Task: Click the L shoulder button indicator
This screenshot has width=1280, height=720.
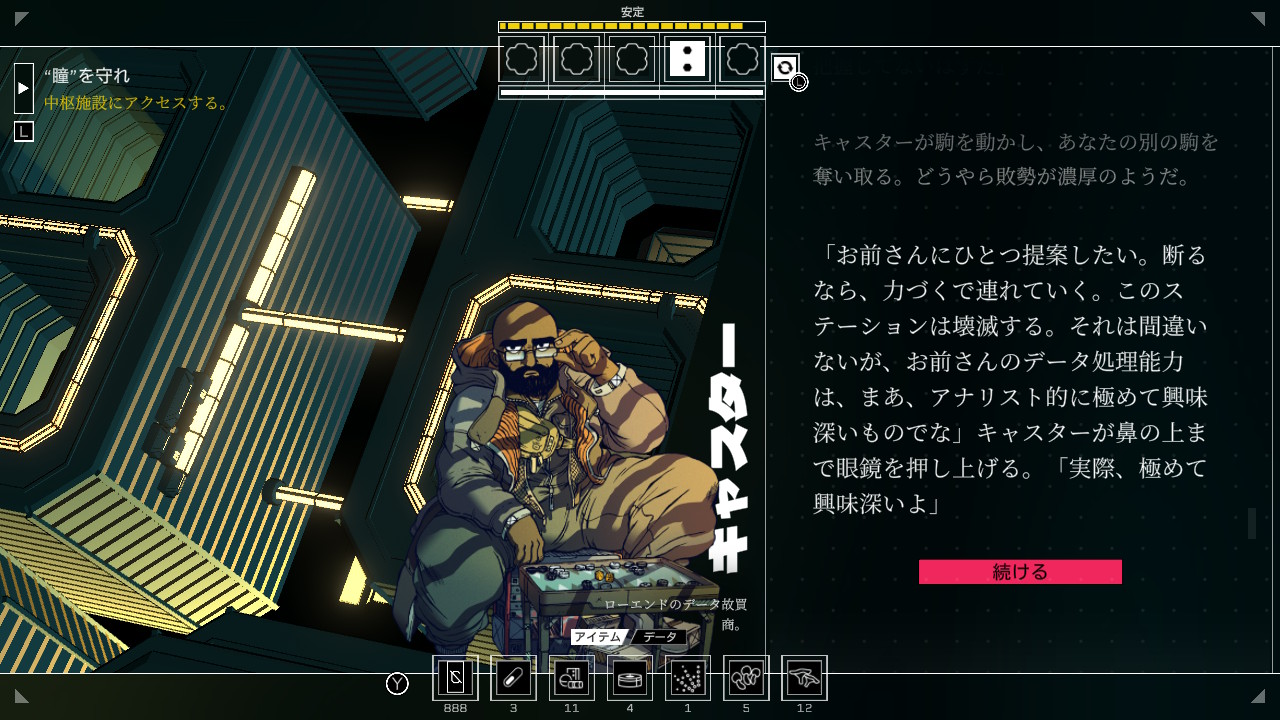Action: click(x=22, y=131)
